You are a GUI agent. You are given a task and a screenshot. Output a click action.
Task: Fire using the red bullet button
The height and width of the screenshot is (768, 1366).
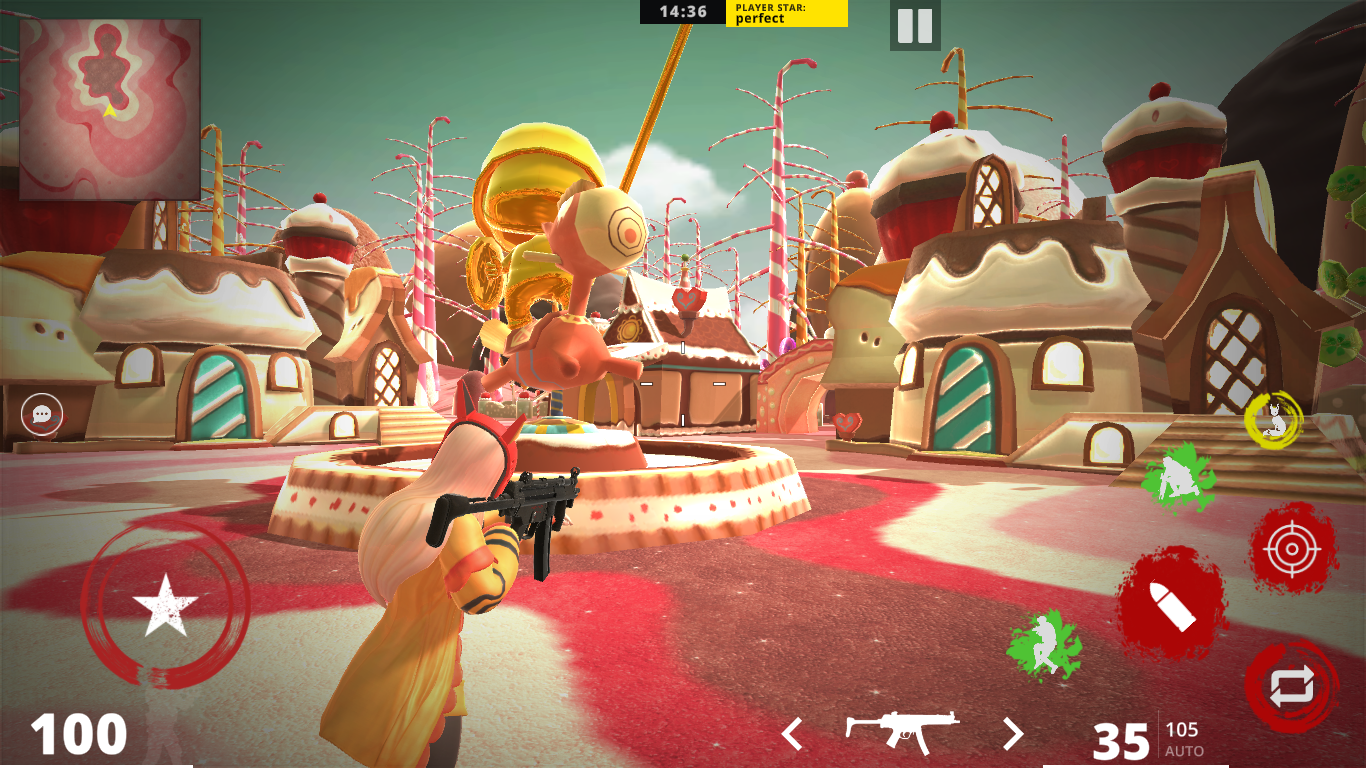click(x=1172, y=603)
